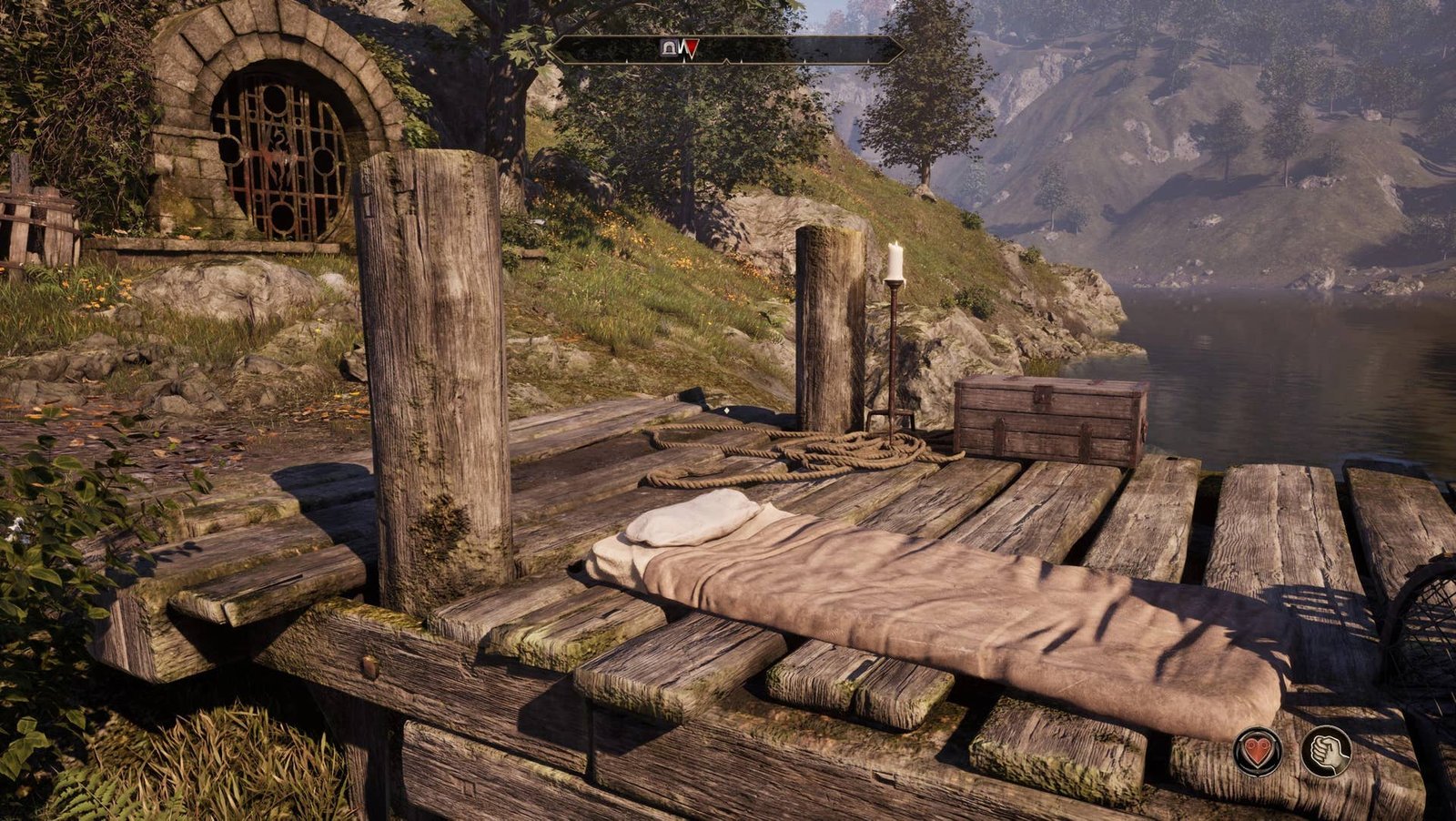This screenshot has height=821, width=1456.
Task: Click the chest's metal clasp
Action: (x=1042, y=395)
